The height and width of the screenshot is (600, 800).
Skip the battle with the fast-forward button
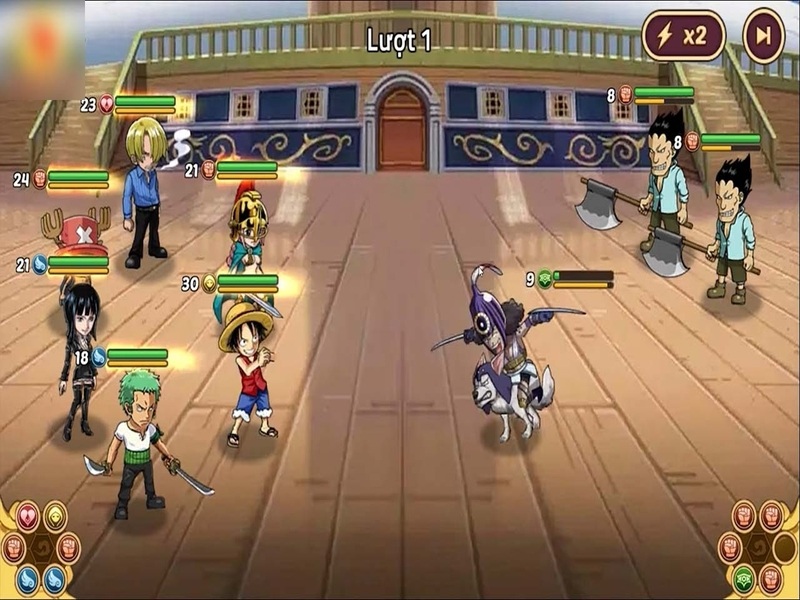click(x=764, y=36)
